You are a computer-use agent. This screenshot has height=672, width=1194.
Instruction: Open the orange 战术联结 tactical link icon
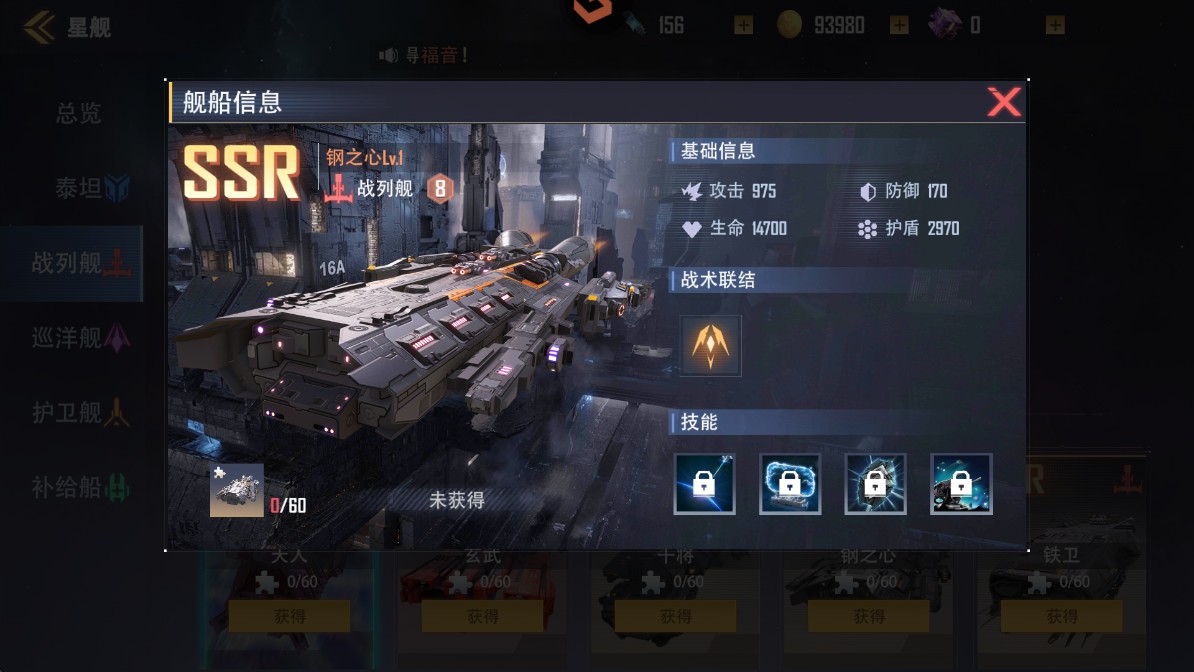[x=710, y=346]
